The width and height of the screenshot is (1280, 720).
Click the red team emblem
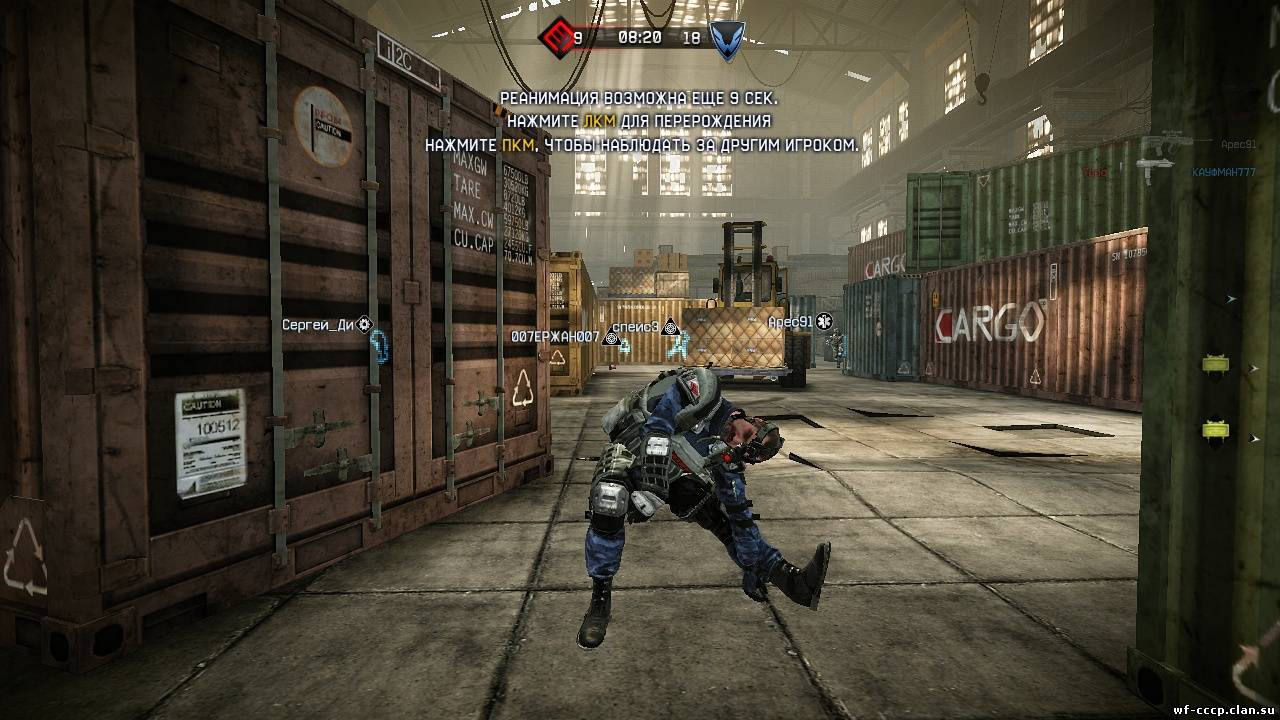click(x=554, y=38)
